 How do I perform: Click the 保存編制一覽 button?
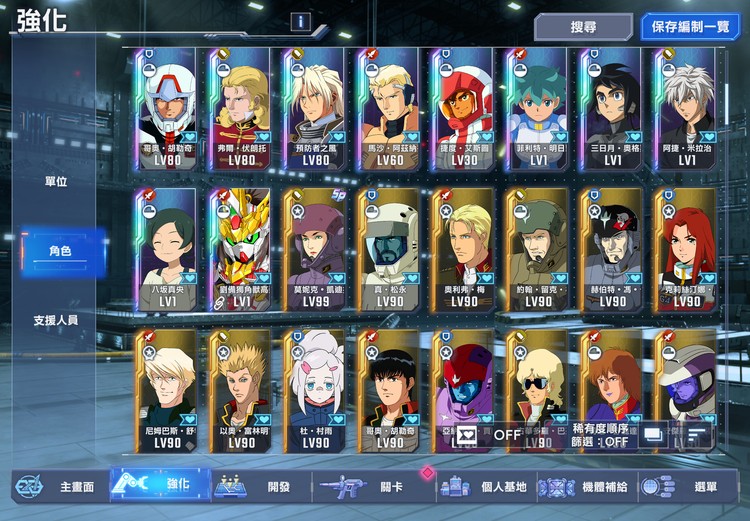[690, 27]
